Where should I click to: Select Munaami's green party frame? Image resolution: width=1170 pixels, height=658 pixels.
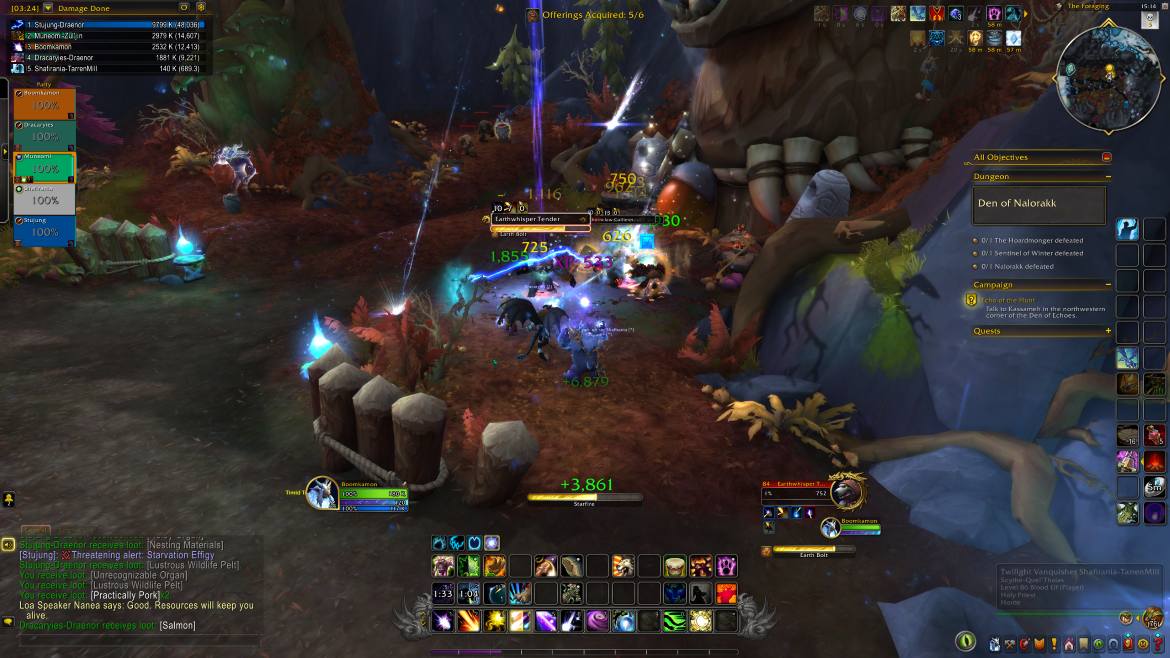click(x=45, y=167)
